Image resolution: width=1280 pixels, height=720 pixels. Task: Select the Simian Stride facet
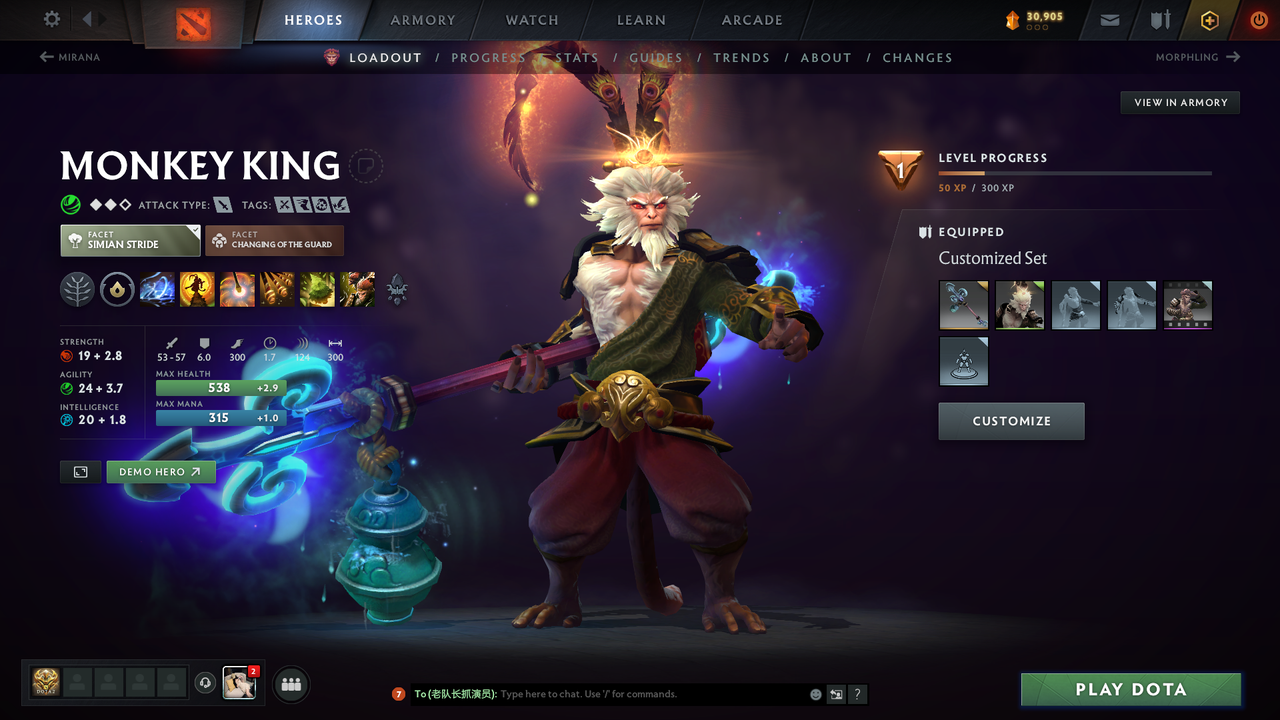click(x=130, y=240)
